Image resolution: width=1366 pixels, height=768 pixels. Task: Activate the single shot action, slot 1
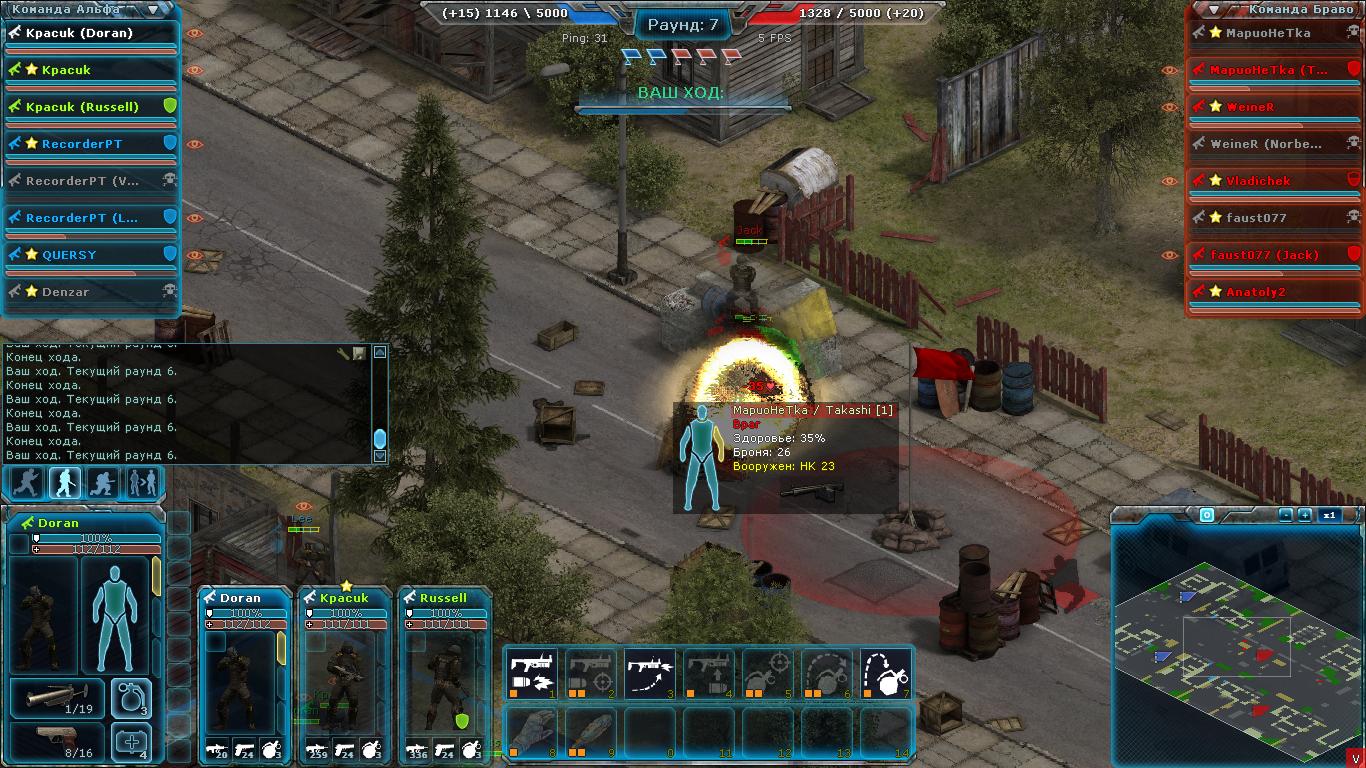[x=532, y=672]
